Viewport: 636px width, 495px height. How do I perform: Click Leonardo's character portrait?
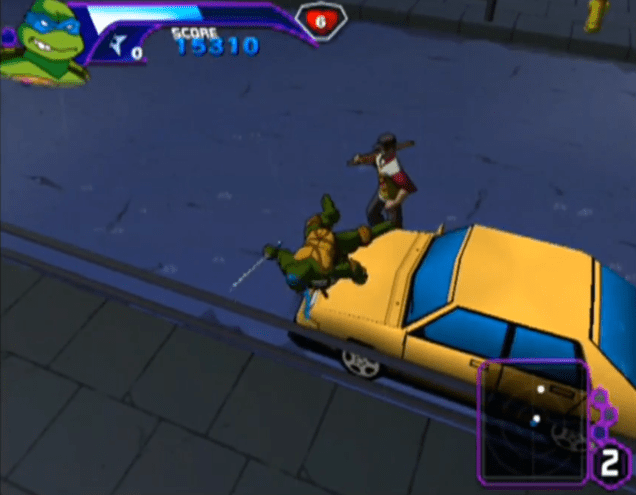tap(39, 44)
